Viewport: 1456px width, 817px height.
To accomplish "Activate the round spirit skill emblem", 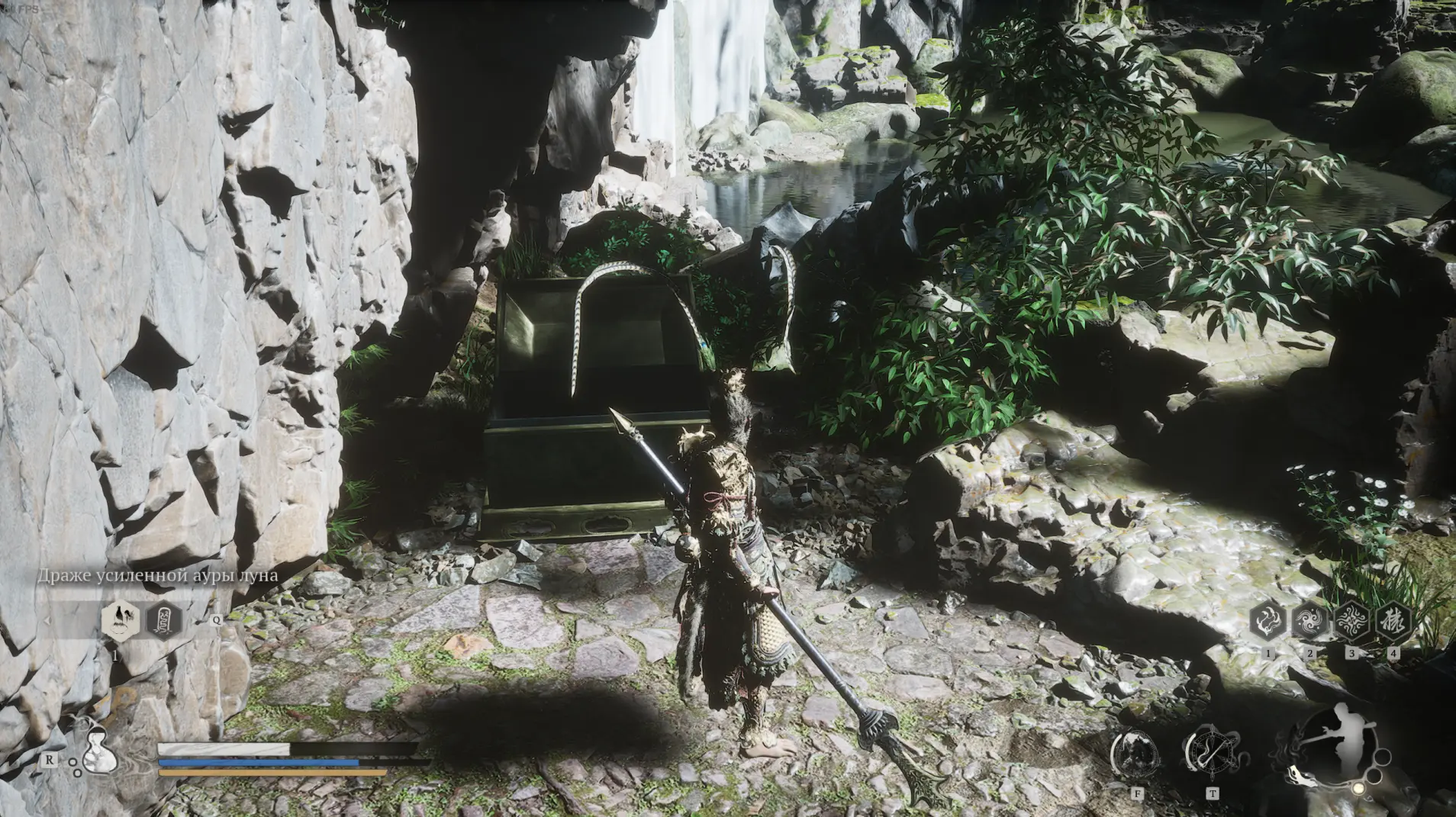I will pyautogui.click(x=1137, y=754).
